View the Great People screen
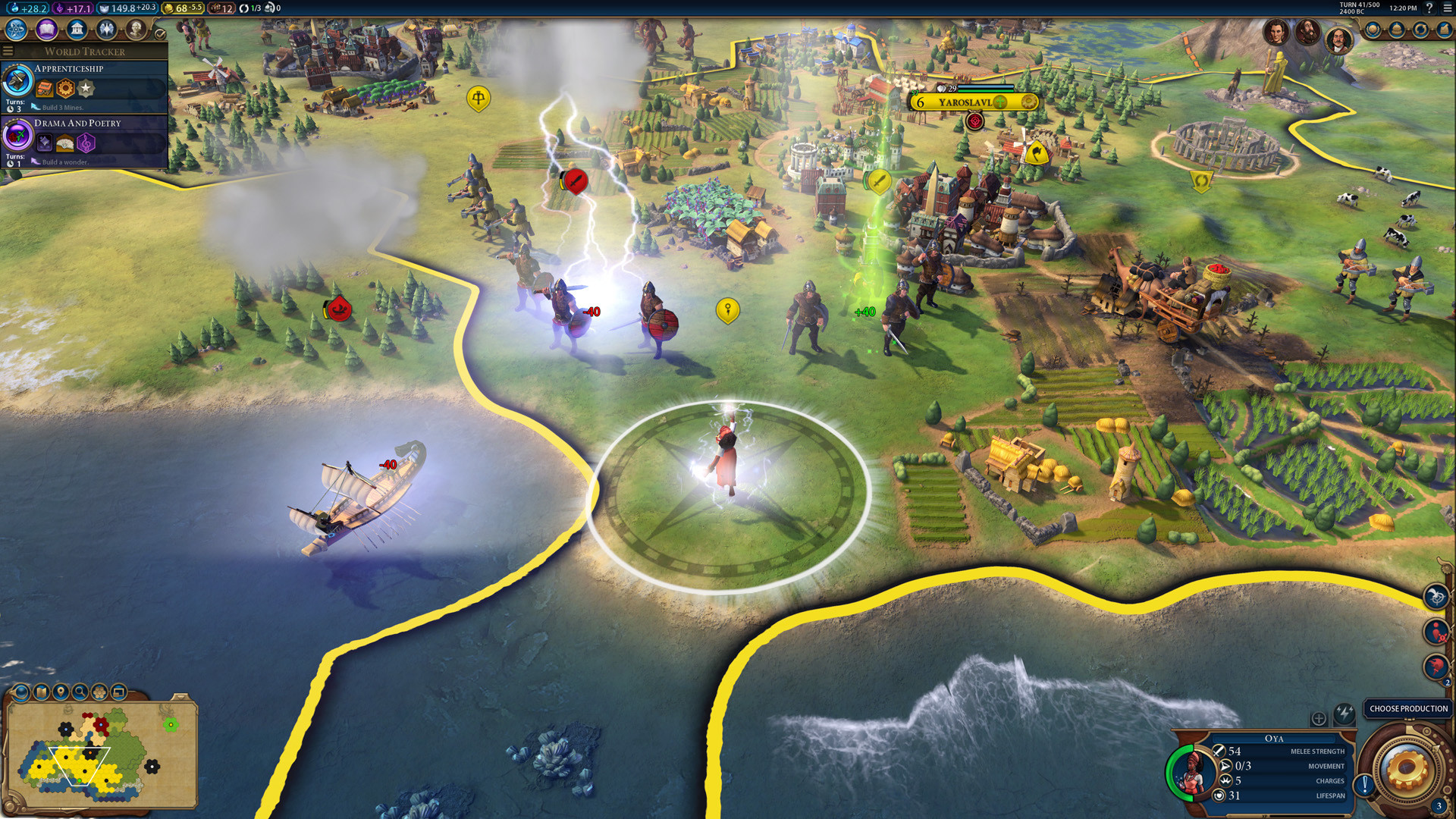1456x819 pixels. tap(137, 30)
